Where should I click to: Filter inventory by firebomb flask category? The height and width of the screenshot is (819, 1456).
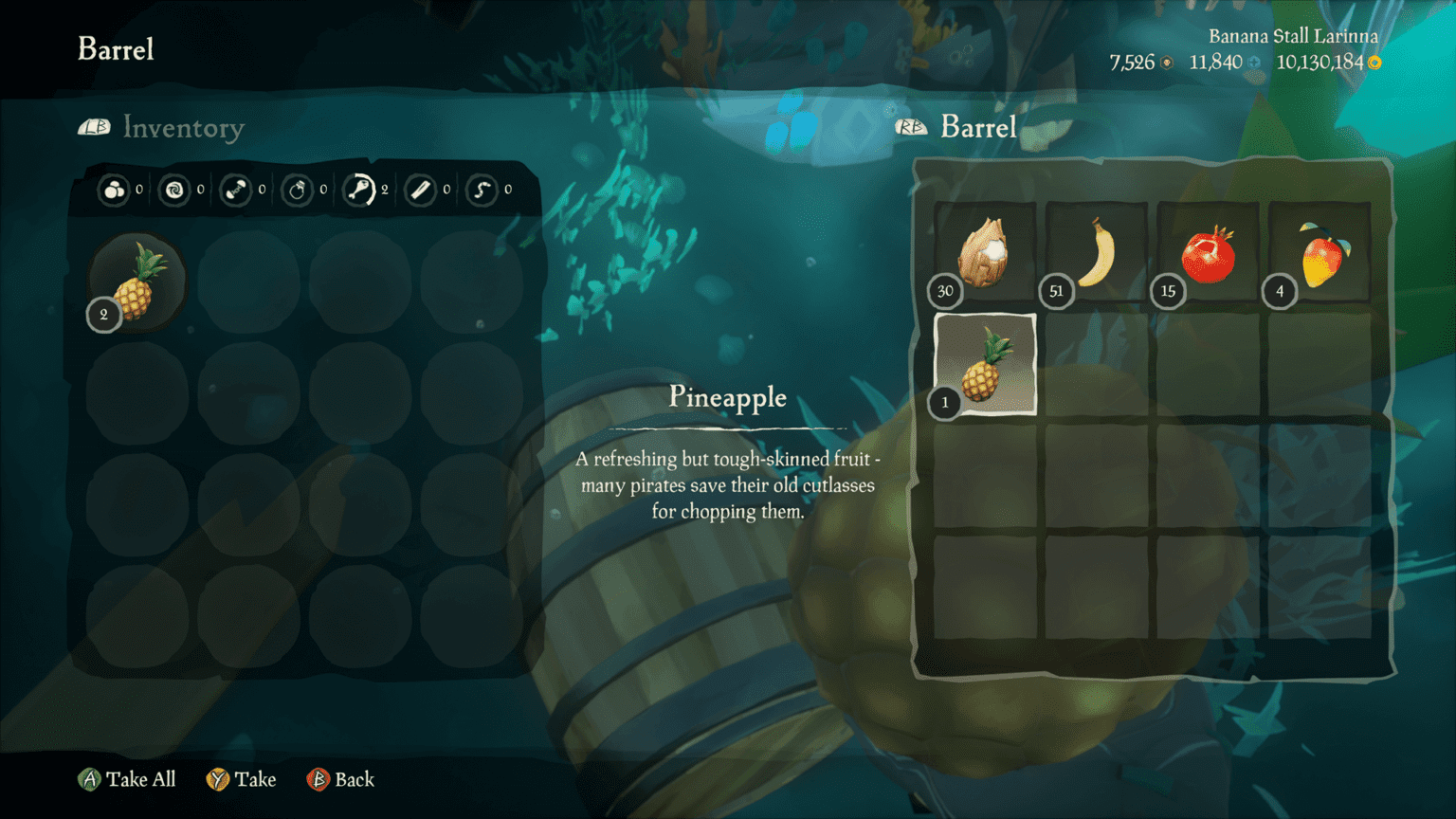click(x=298, y=191)
